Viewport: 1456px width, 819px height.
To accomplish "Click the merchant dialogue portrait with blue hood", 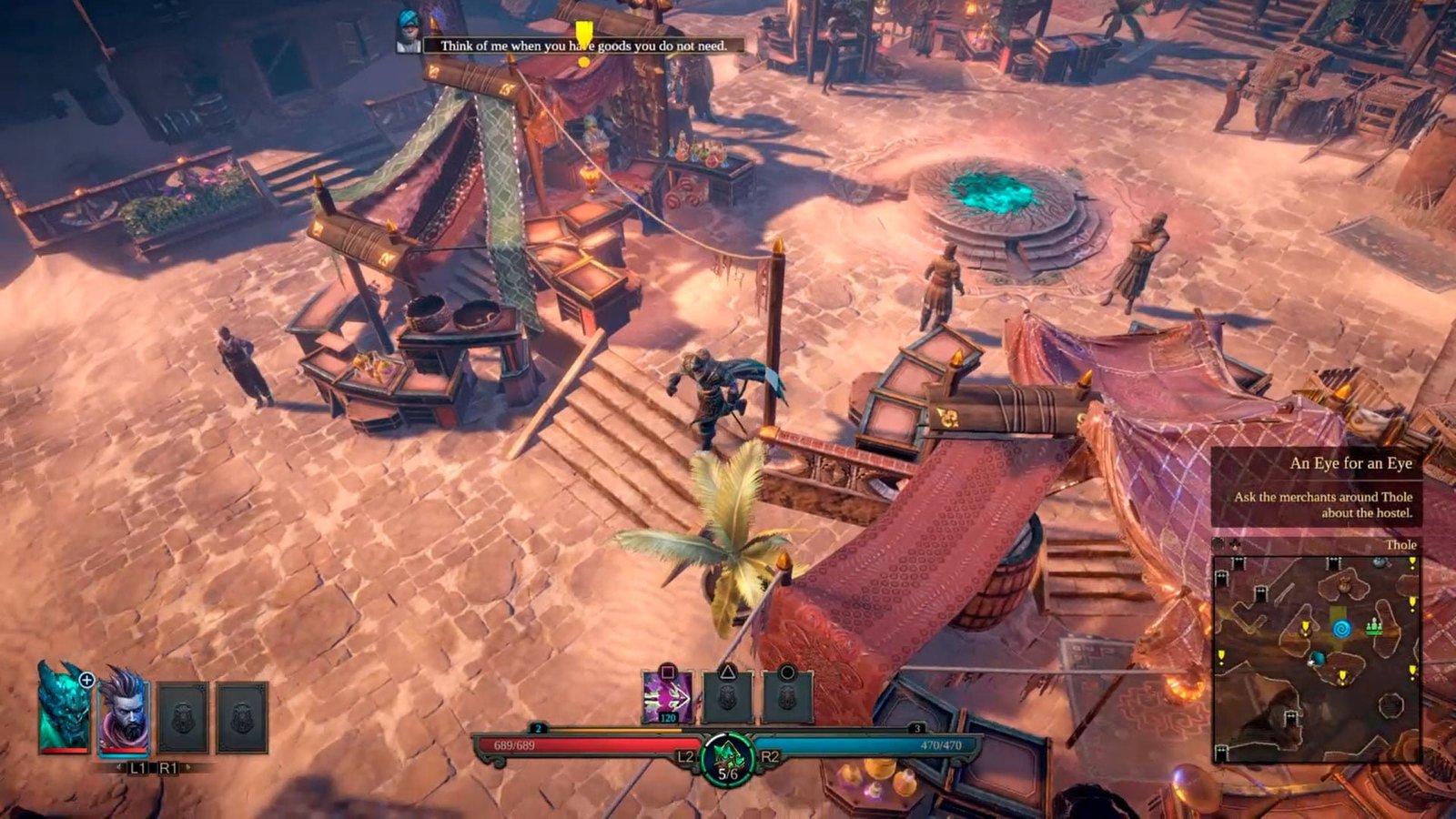I will tap(409, 33).
